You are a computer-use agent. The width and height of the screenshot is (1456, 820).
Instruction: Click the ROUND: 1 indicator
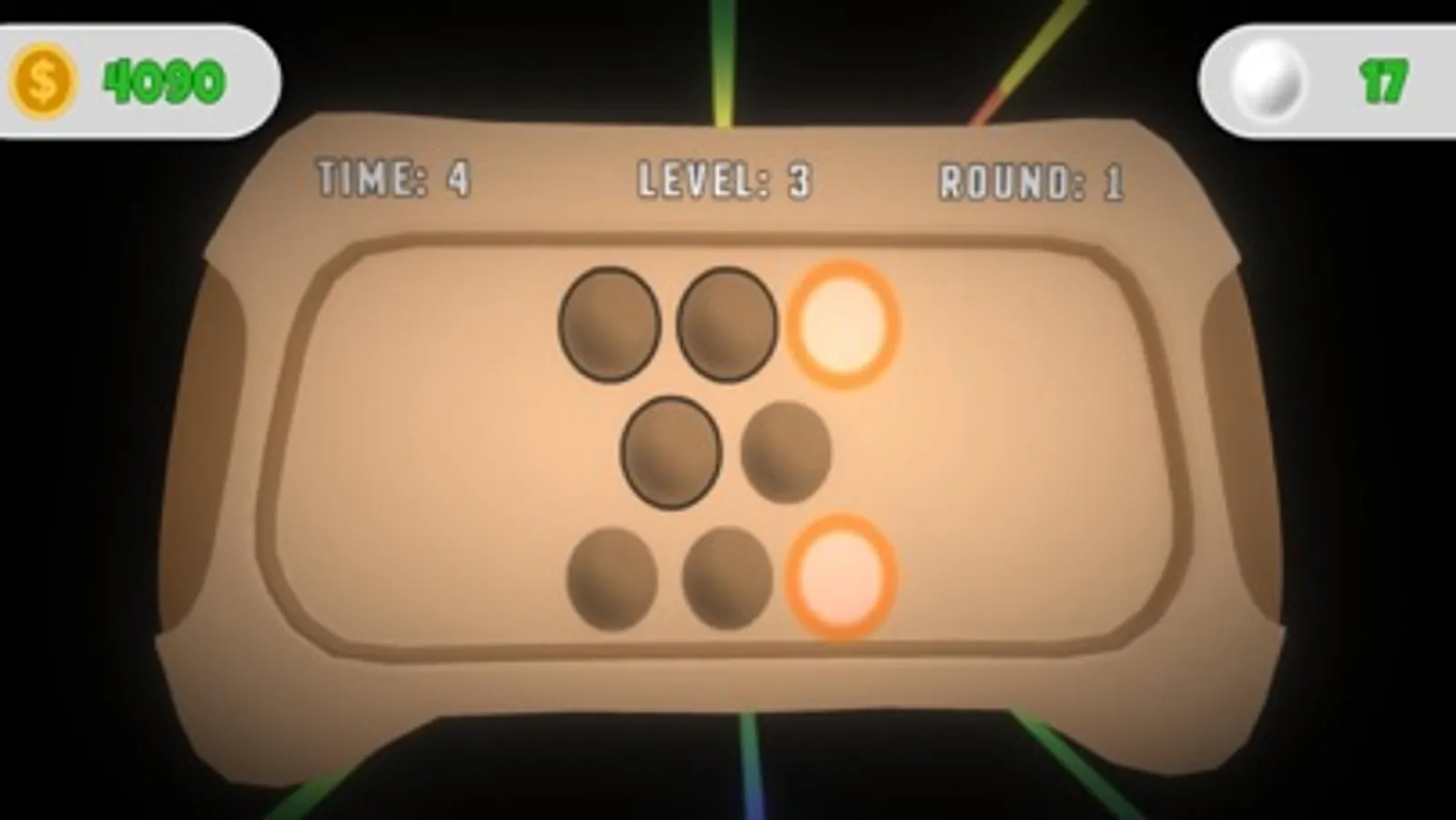1033,179
